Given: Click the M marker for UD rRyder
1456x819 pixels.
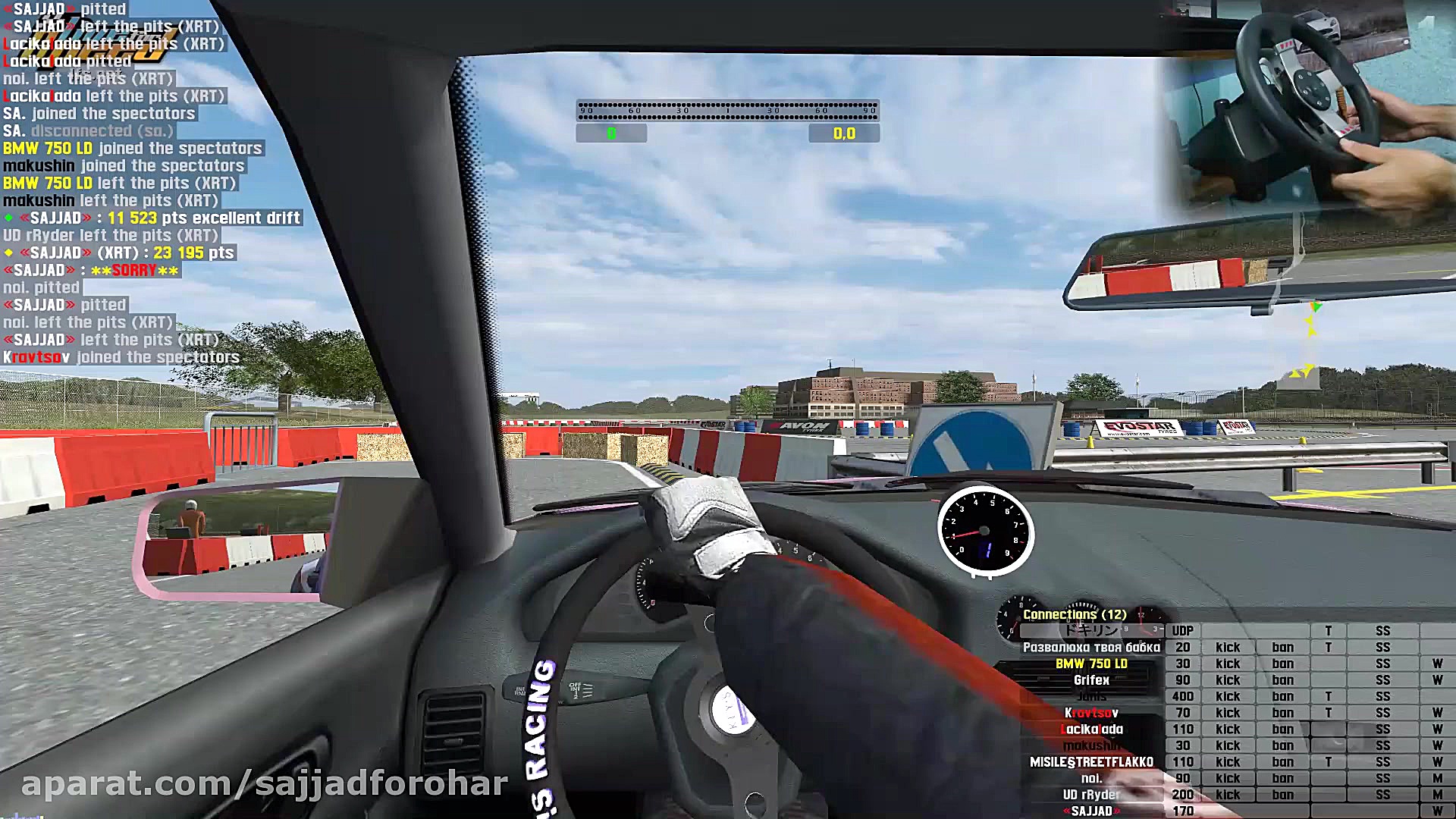Looking at the screenshot, I should (x=1436, y=794).
